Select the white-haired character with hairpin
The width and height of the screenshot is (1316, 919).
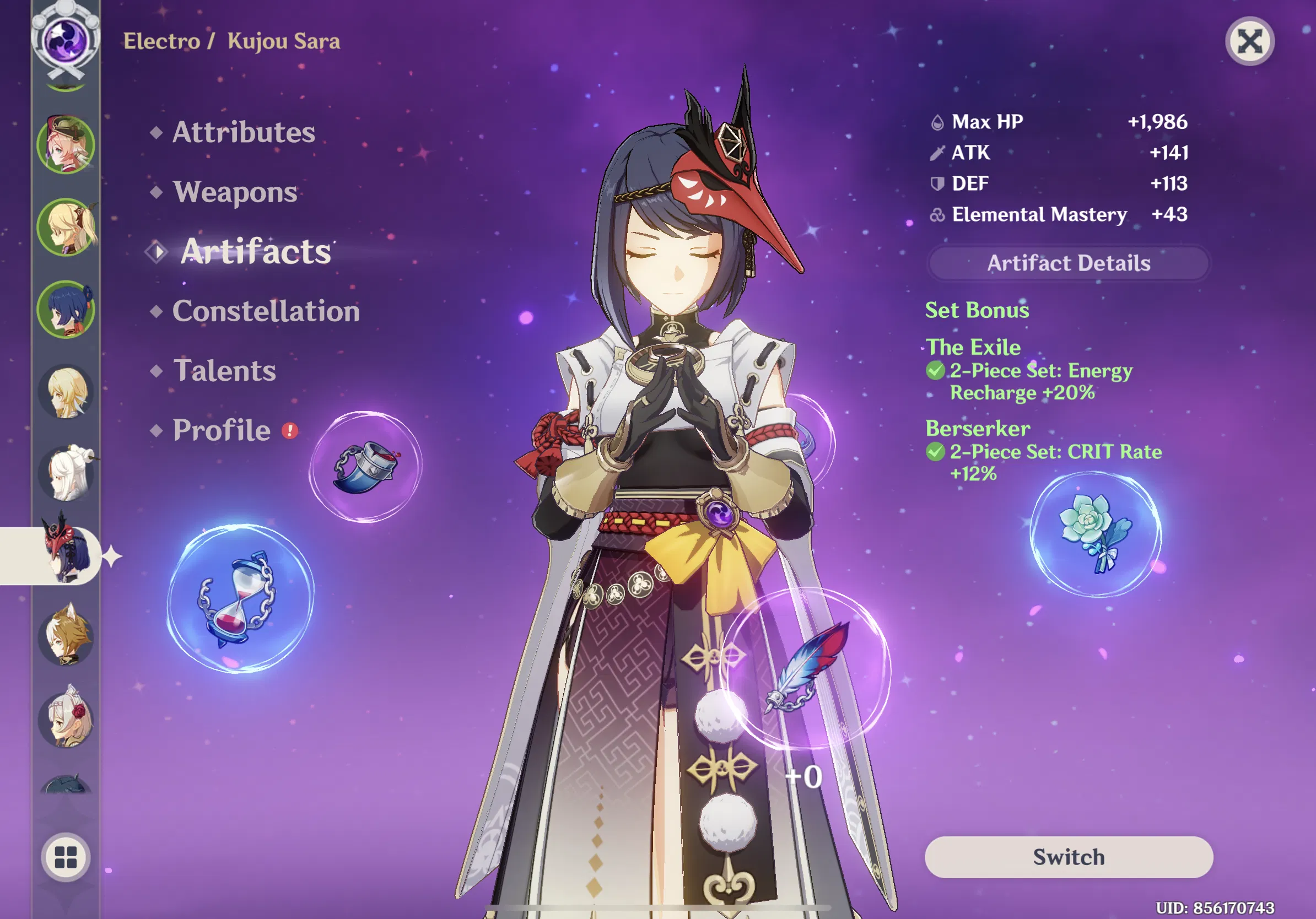click(67, 474)
